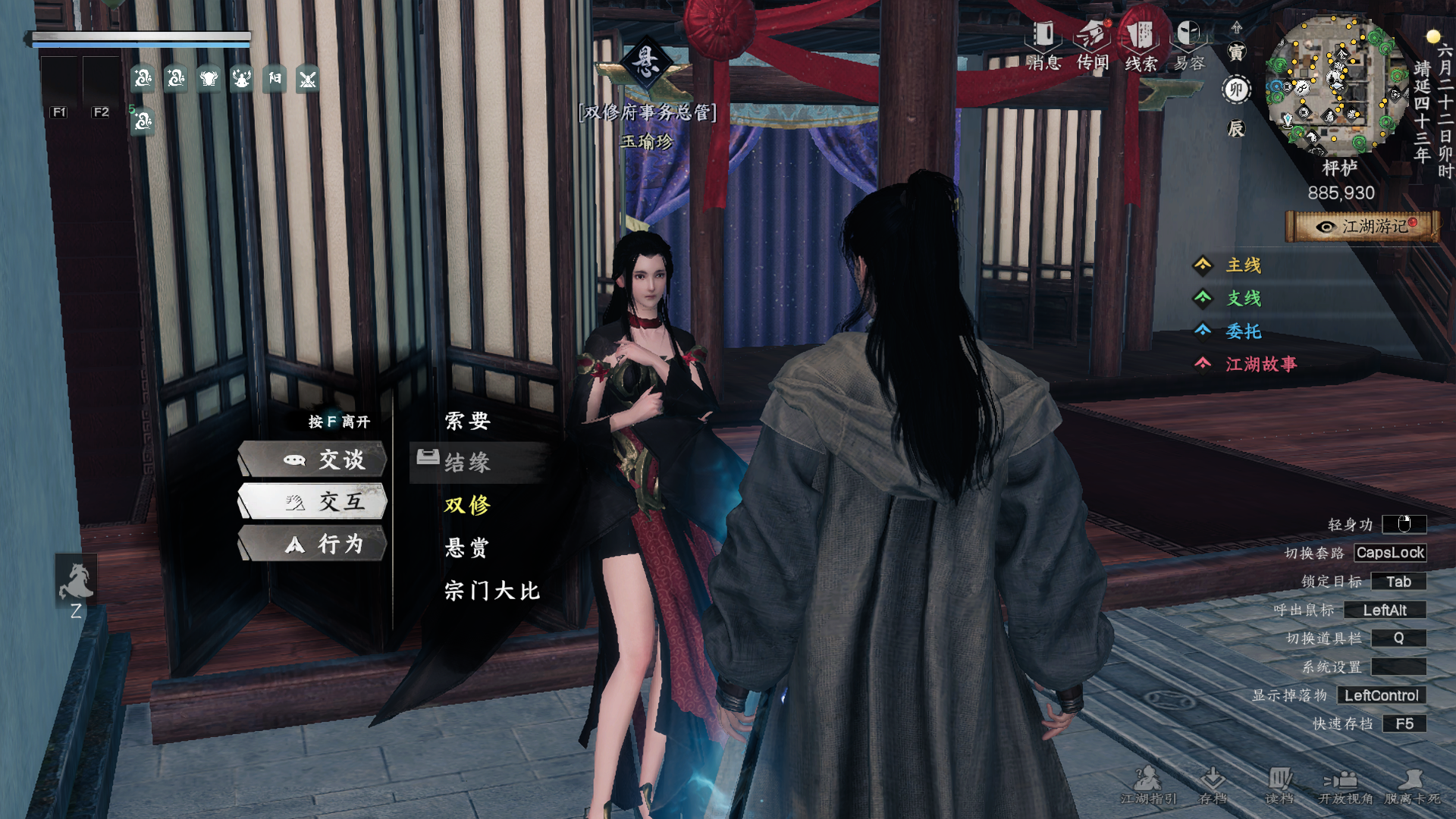This screenshot has height=819, width=1456.
Task: Choose the 索要 dialogue option
Action: point(467,421)
